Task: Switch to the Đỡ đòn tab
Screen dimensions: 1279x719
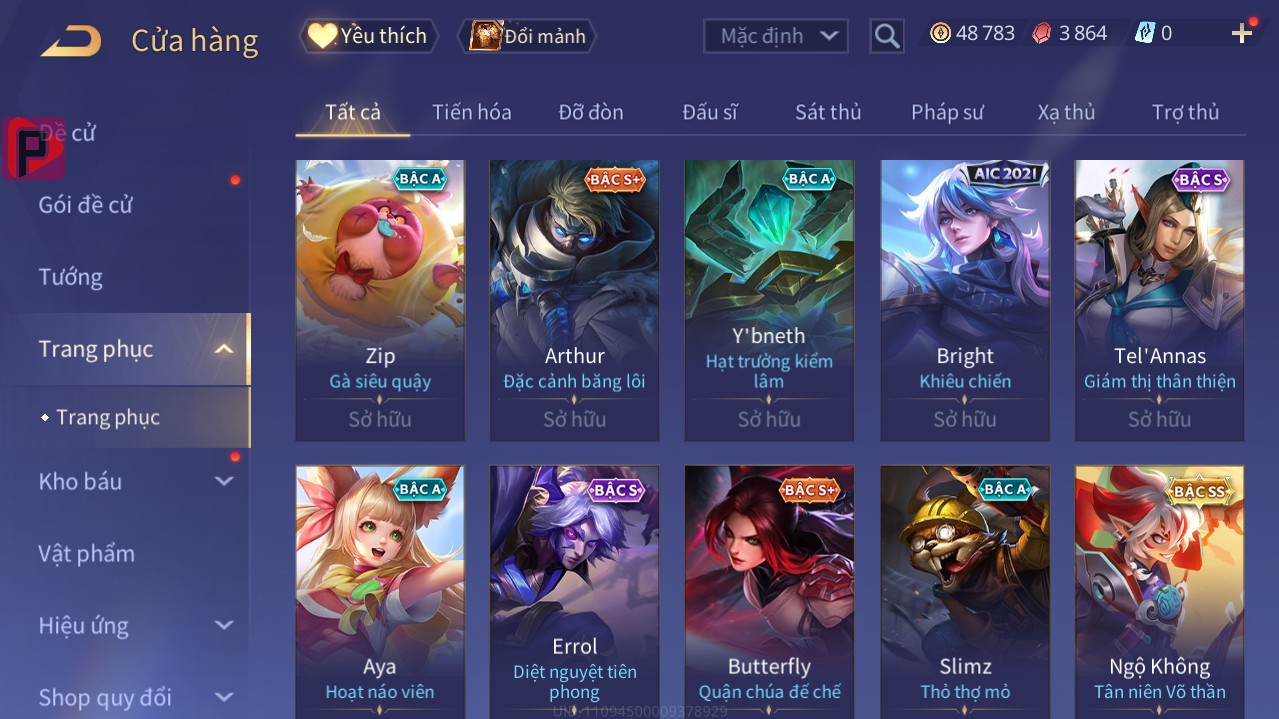Action: 591,112
